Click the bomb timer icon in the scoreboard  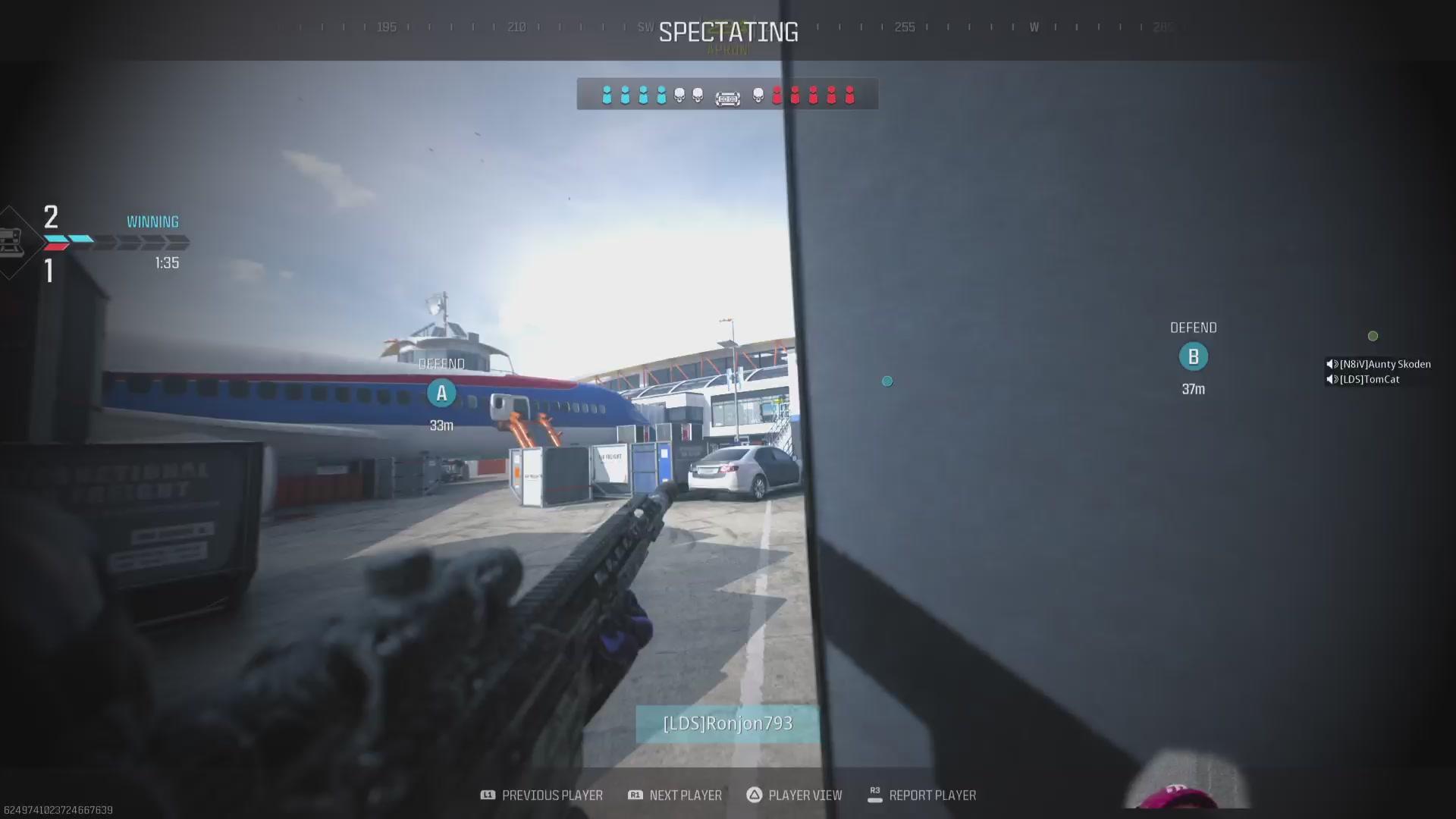click(x=728, y=97)
